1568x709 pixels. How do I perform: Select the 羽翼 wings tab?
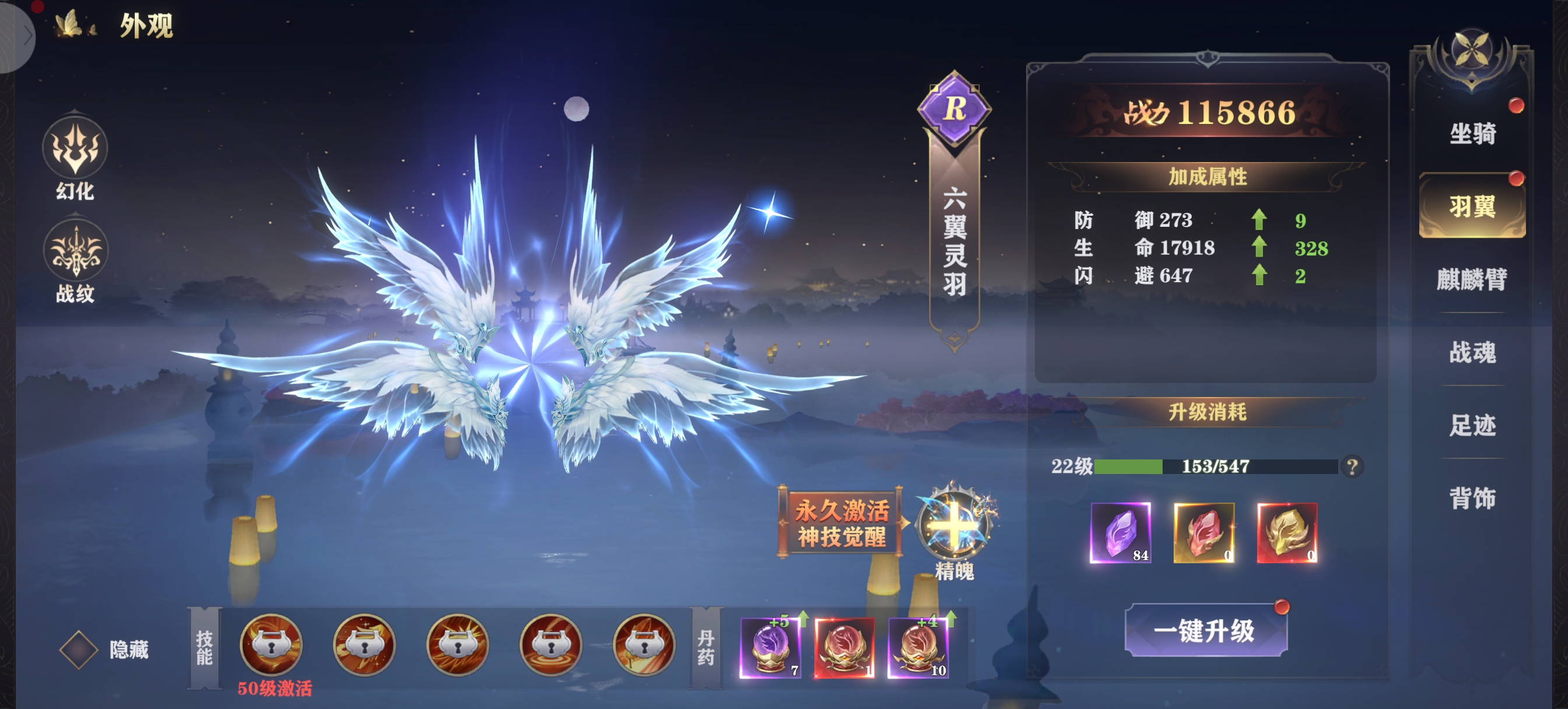[1472, 206]
